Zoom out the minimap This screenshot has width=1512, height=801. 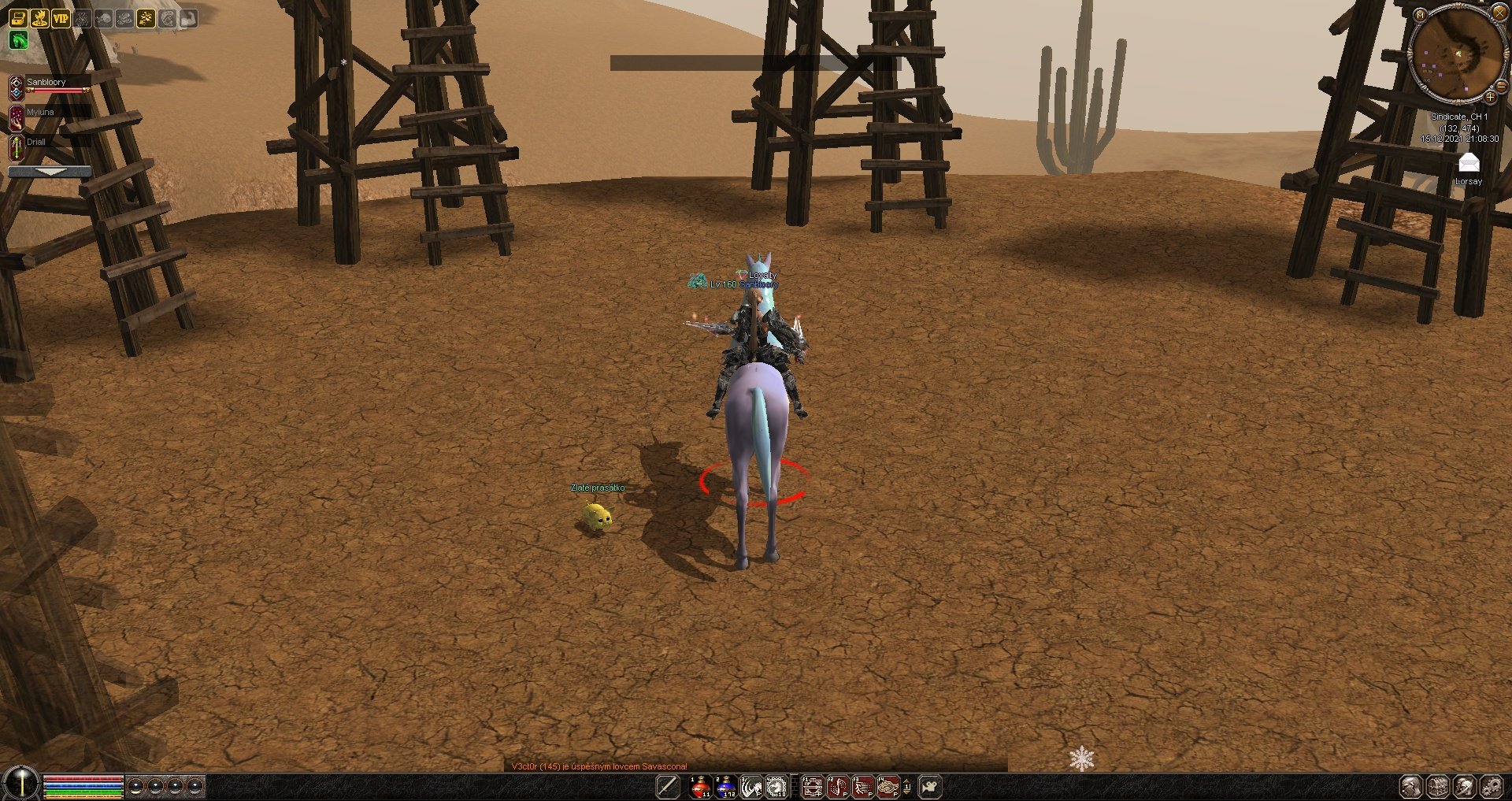click(x=1503, y=87)
